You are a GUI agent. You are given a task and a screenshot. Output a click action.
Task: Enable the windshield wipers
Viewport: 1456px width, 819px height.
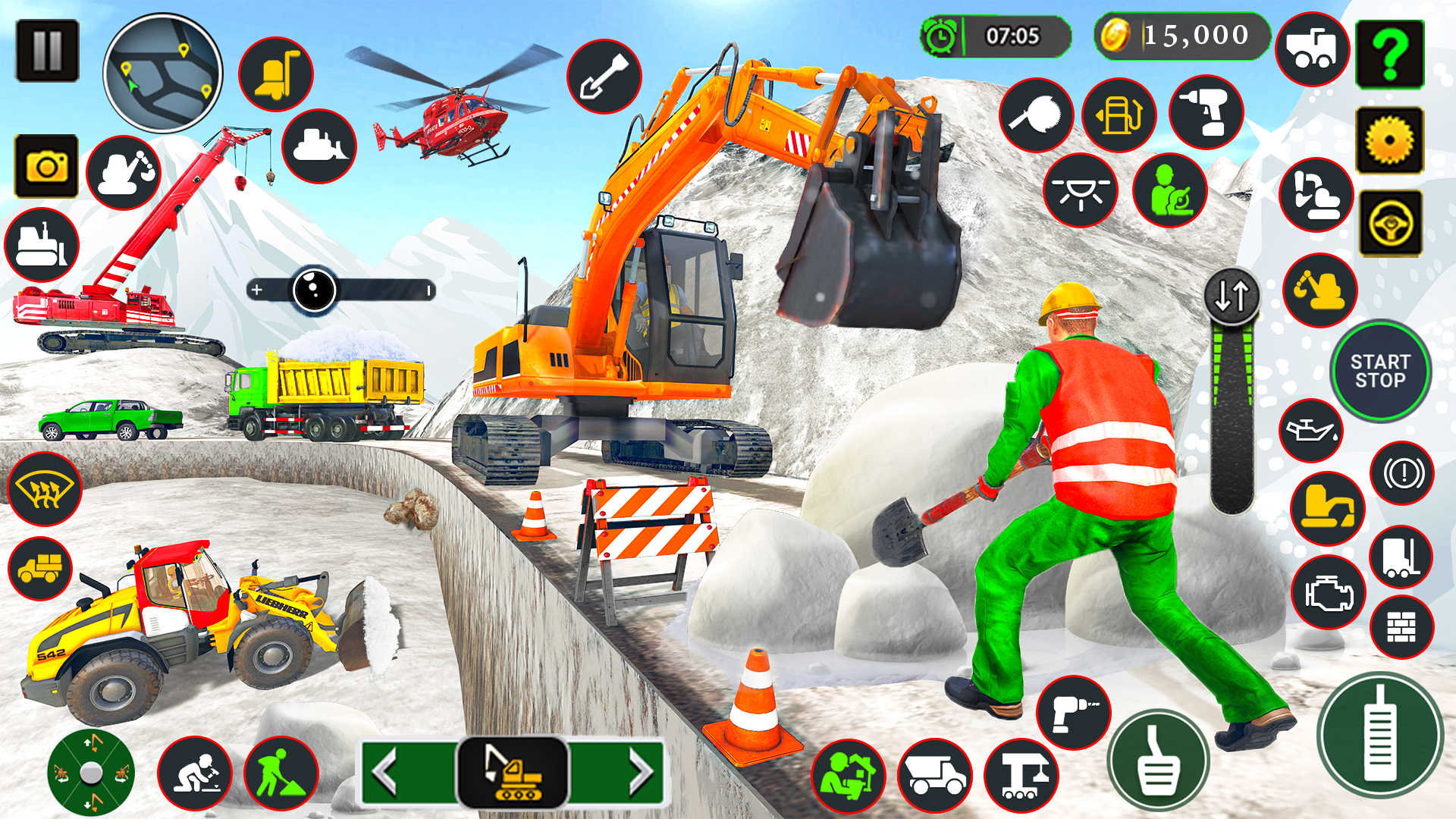pyautogui.click(x=45, y=489)
